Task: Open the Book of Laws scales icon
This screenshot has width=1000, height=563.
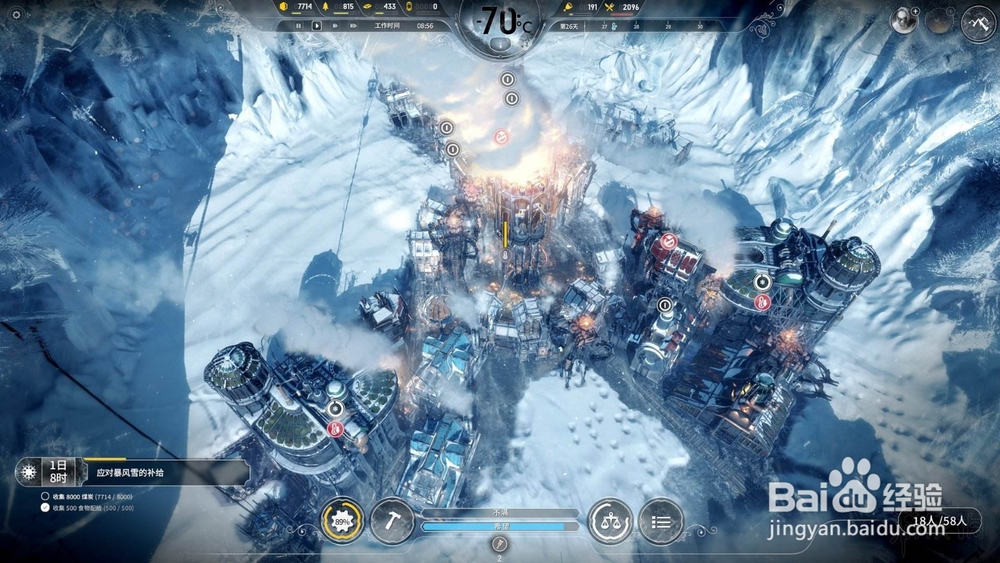Action: pyautogui.click(x=609, y=521)
